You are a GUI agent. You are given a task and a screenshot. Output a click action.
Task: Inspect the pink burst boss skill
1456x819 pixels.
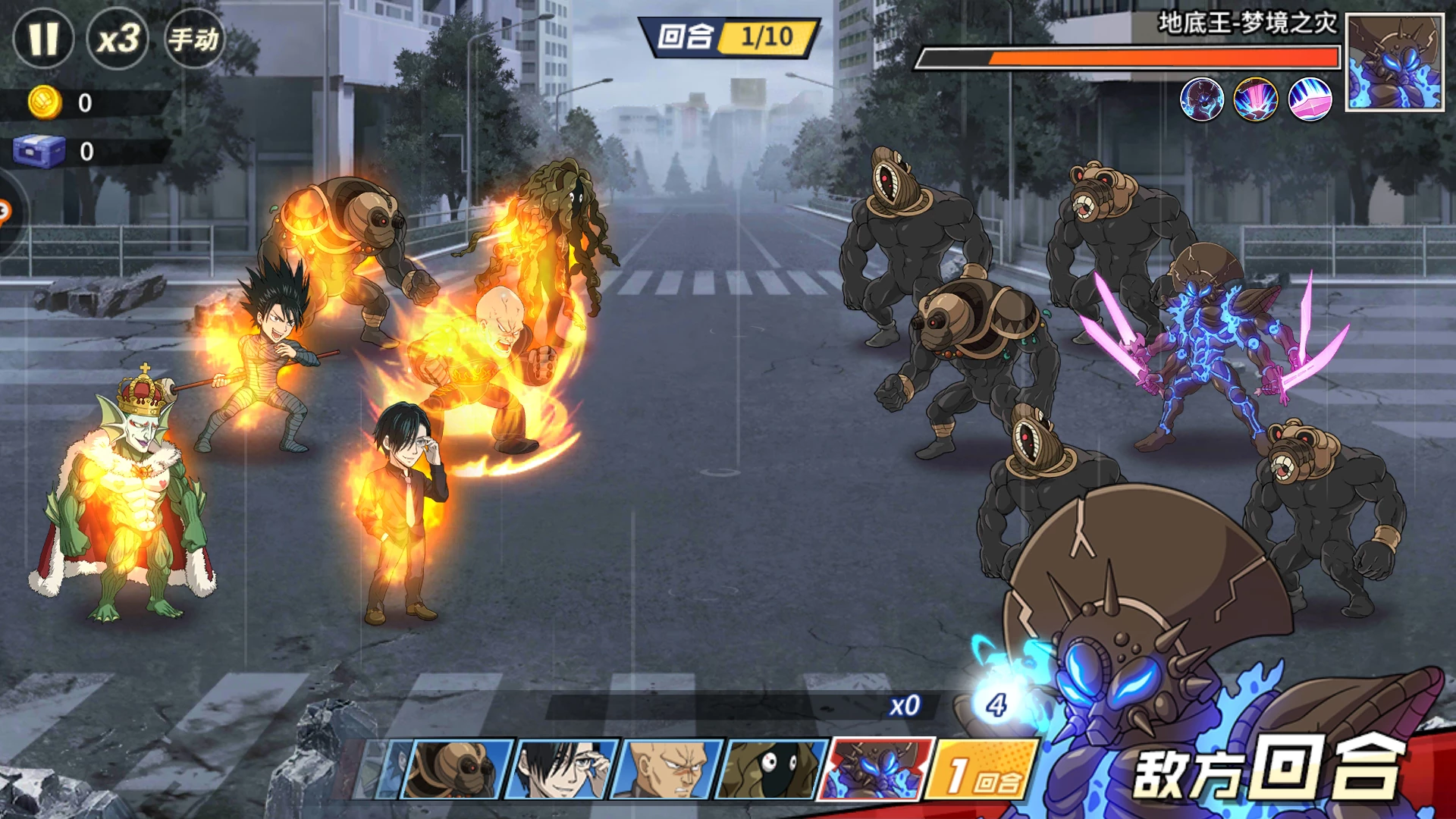click(1256, 99)
